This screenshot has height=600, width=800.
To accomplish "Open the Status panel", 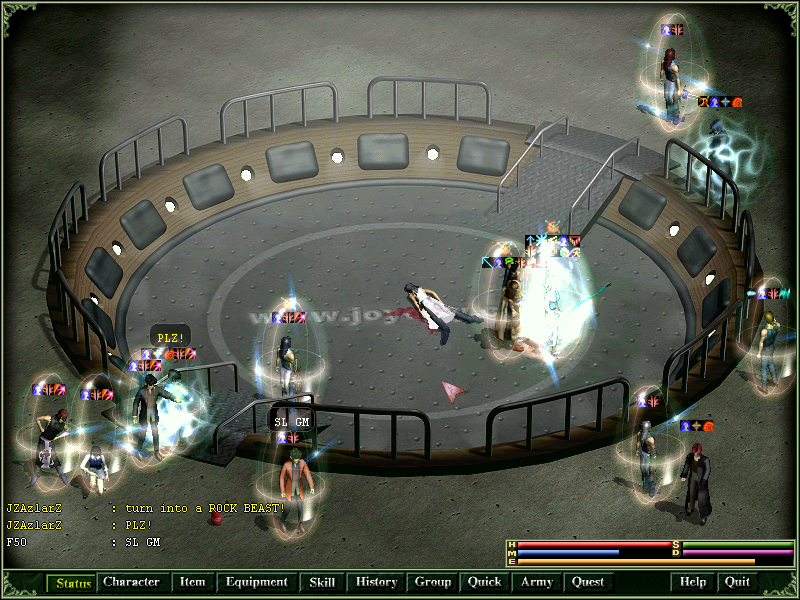I will [72, 582].
